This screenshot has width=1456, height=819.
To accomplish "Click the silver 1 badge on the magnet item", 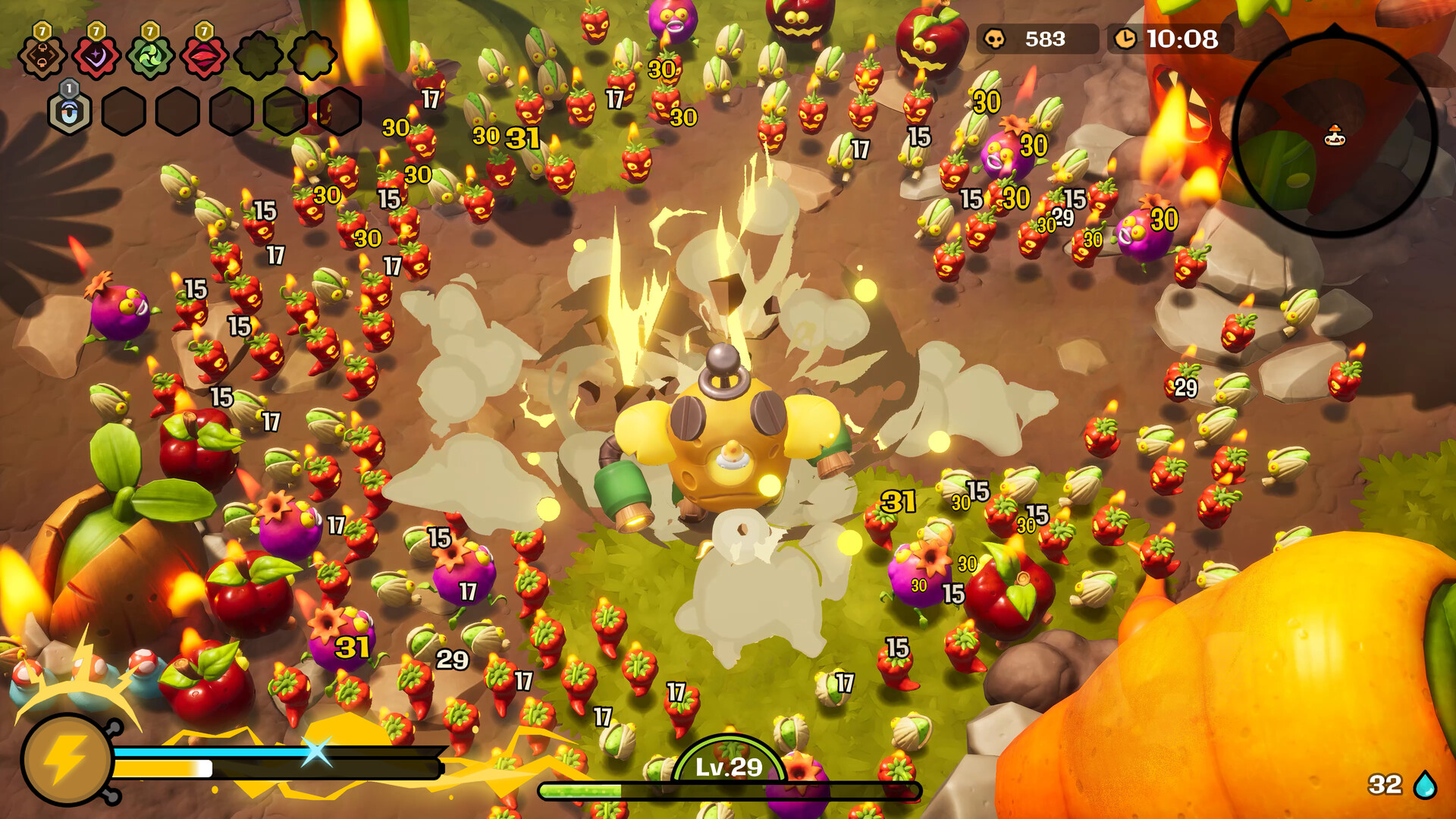I will 69,89.
